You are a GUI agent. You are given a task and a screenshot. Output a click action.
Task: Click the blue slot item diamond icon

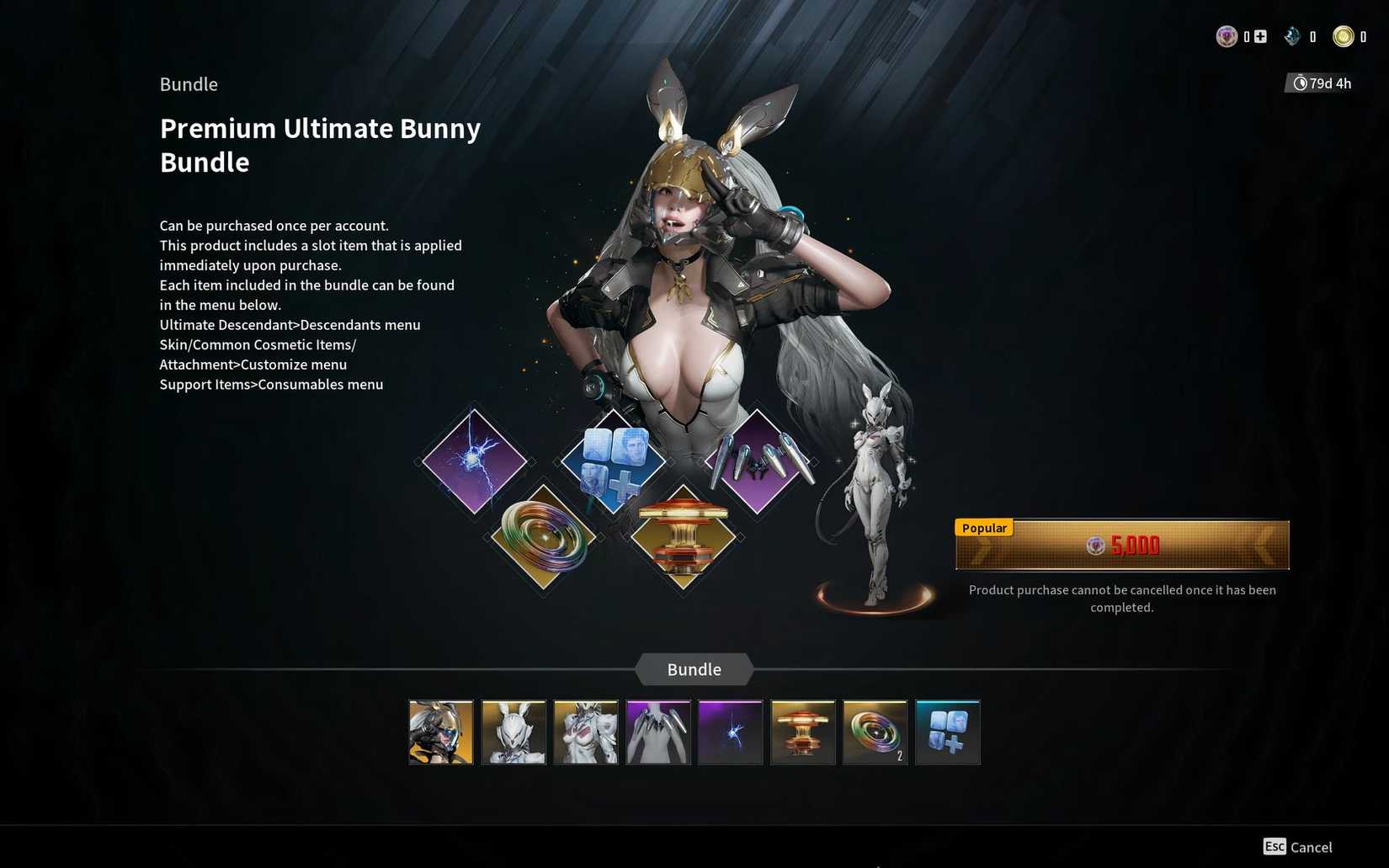coord(612,461)
